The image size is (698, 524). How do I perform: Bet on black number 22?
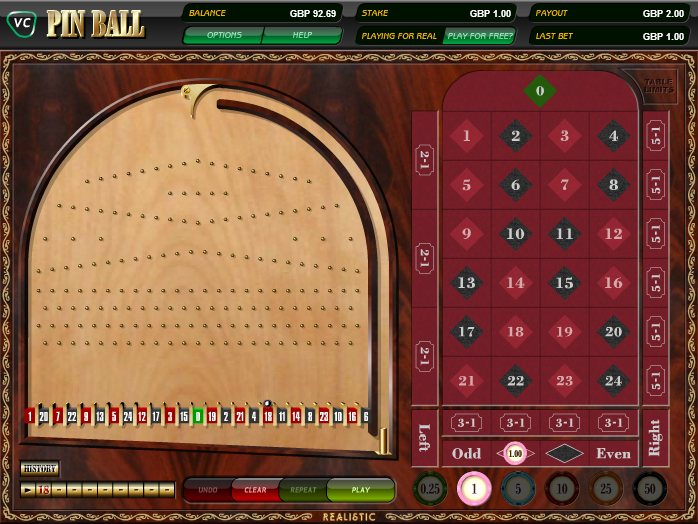[515, 380]
